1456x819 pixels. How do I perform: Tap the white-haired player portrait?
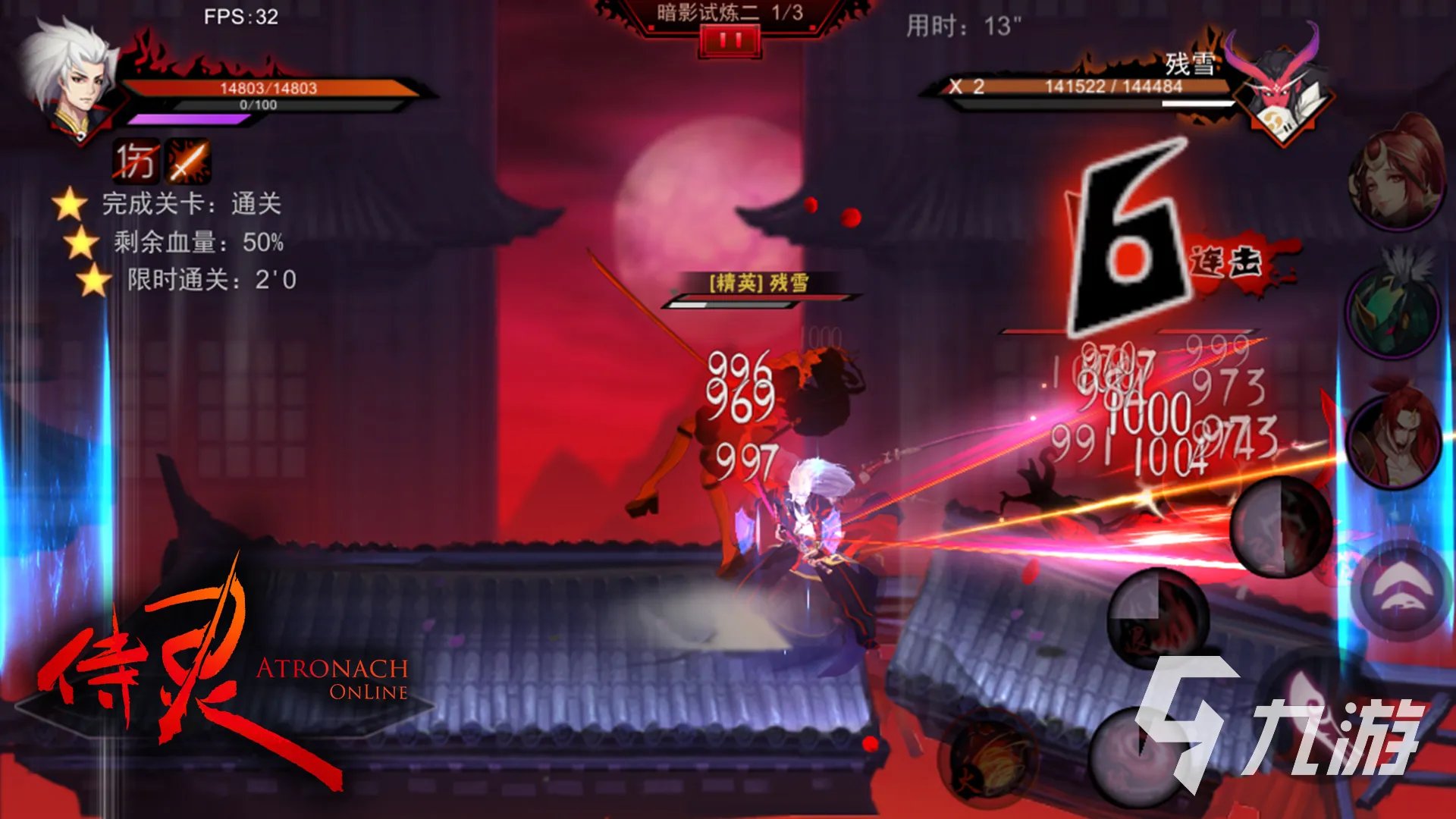(70, 80)
